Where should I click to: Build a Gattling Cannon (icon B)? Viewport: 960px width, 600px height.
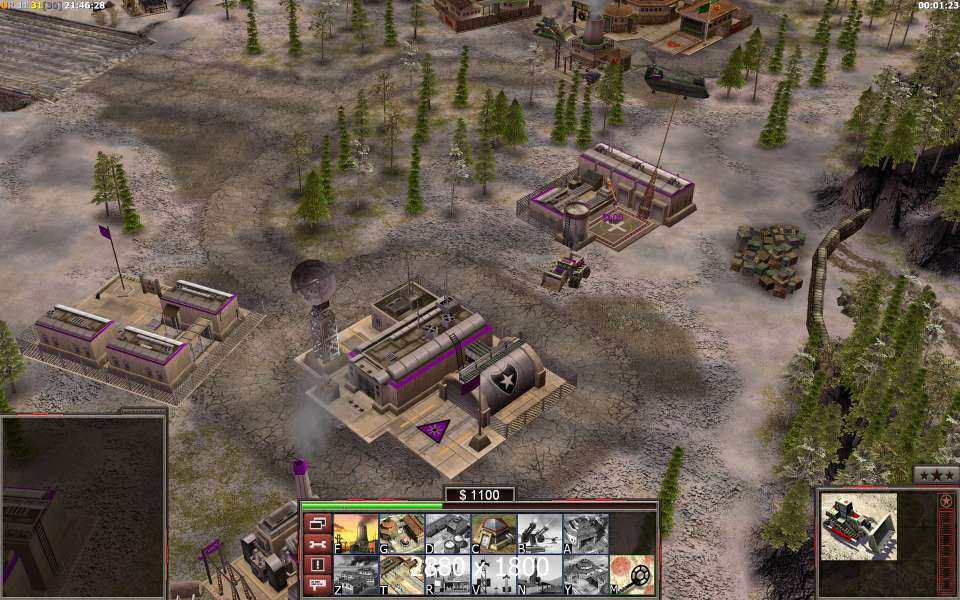(539, 534)
